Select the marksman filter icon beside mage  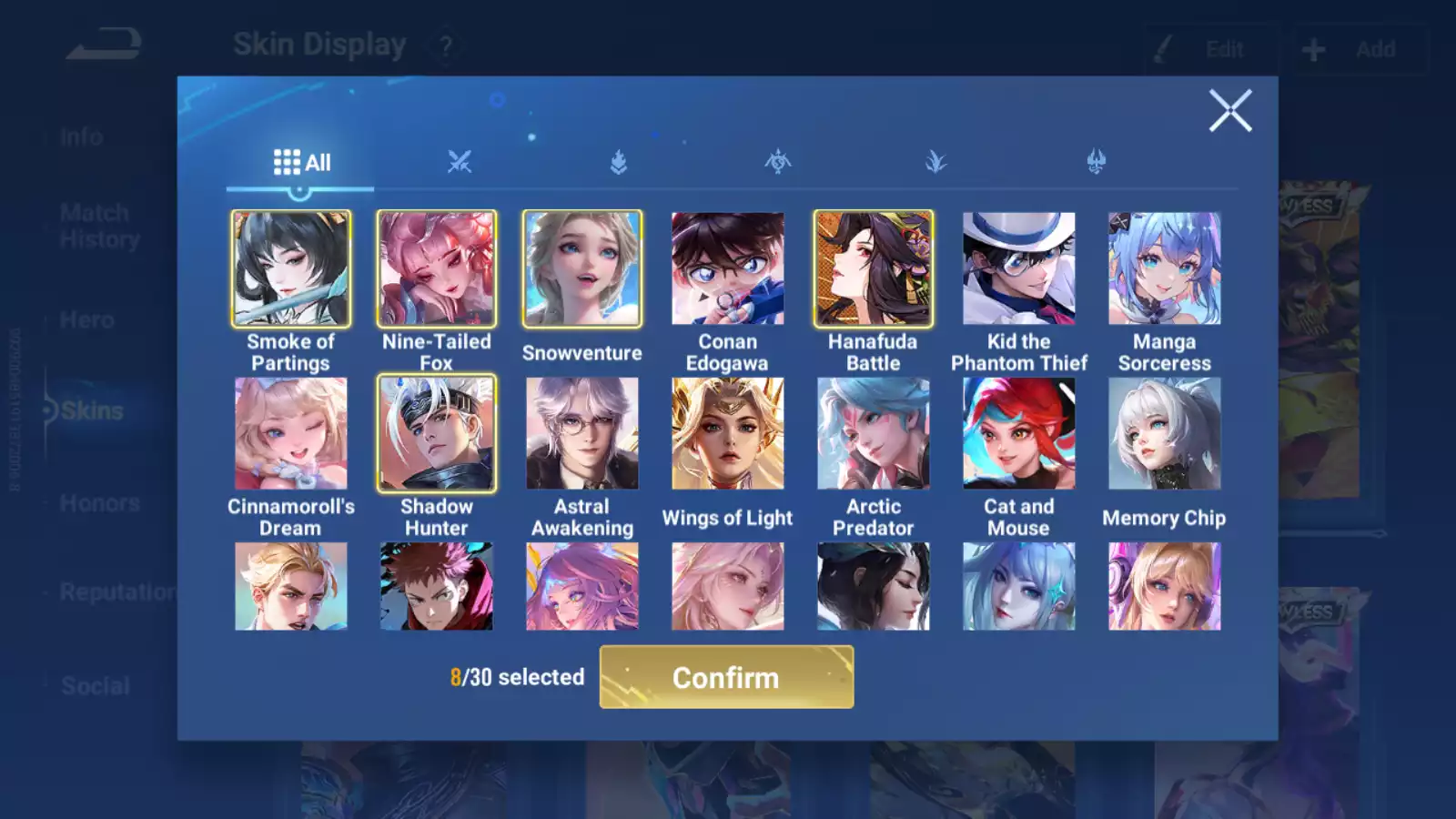pyautogui.click(x=1097, y=161)
